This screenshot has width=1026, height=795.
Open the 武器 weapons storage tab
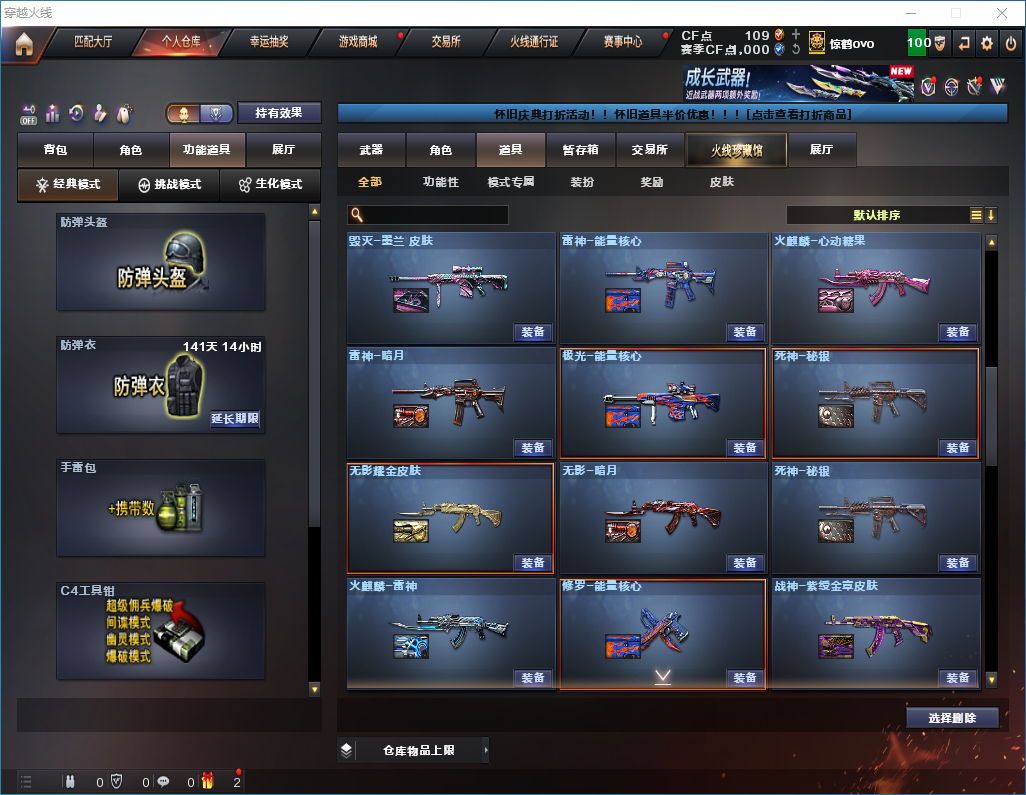371,150
